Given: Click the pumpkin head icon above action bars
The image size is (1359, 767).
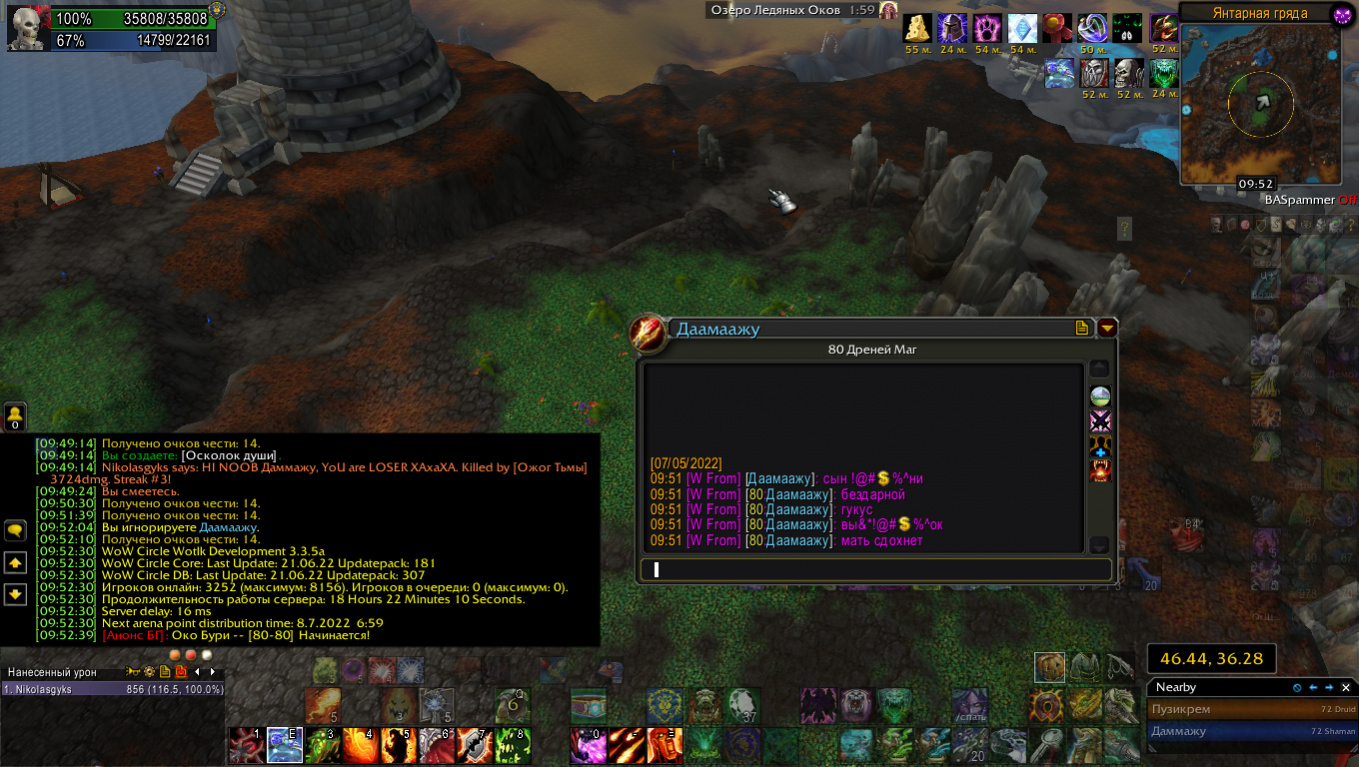Looking at the screenshot, I should pos(1050,667).
